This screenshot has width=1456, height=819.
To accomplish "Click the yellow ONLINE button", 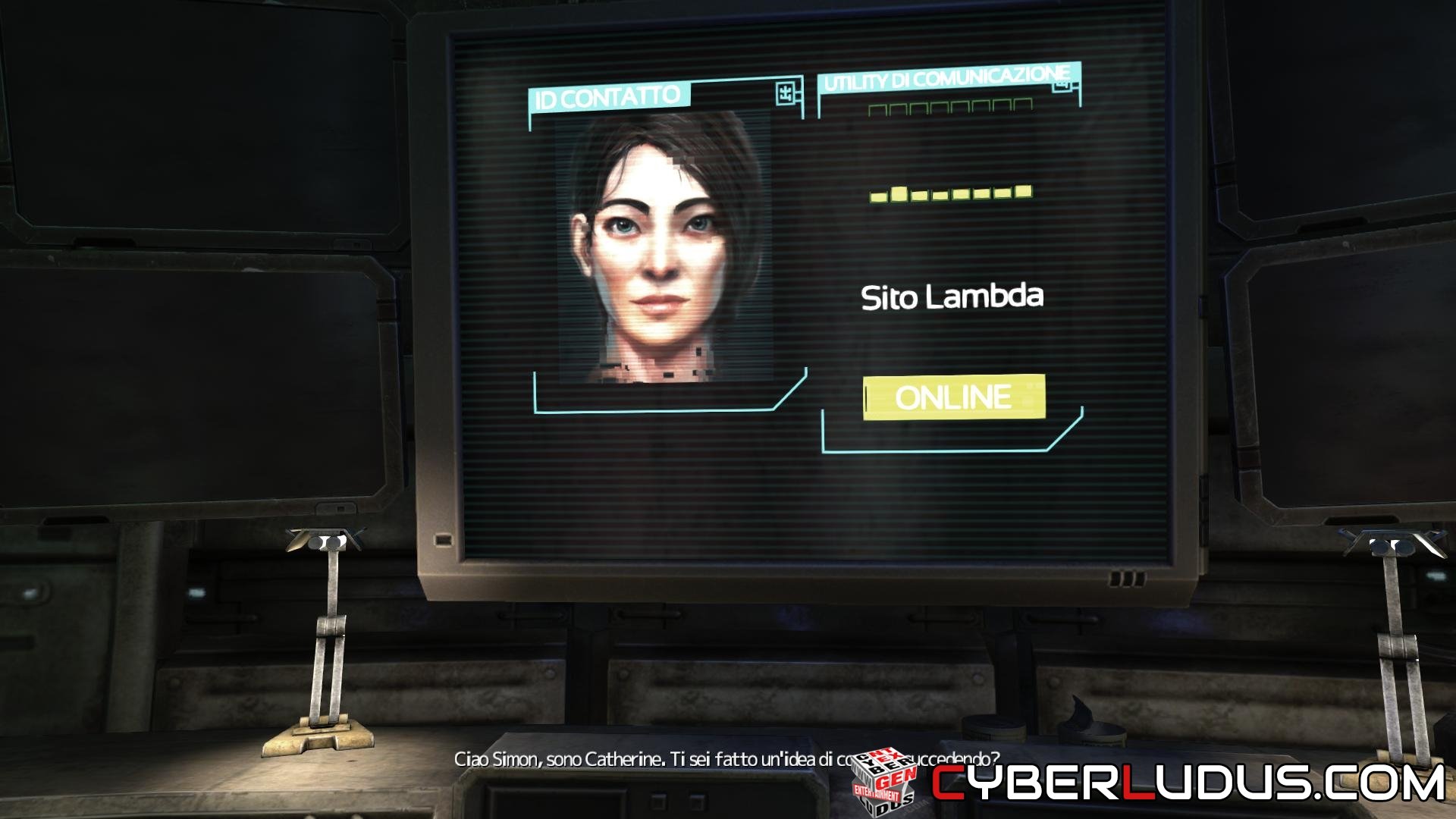I will click(x=954, y=397).
